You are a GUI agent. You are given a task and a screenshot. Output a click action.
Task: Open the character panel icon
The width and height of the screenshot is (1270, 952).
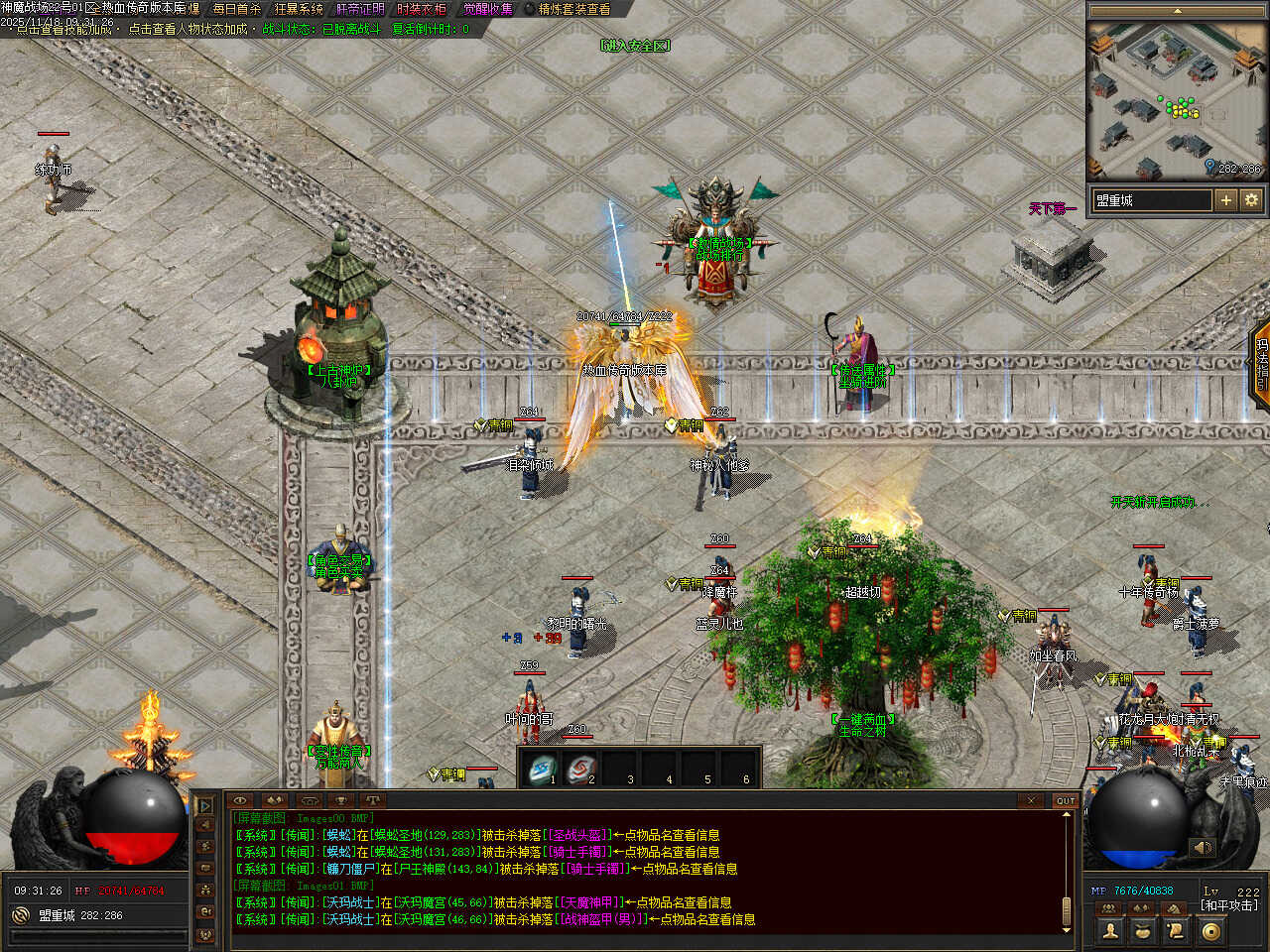1111,930
